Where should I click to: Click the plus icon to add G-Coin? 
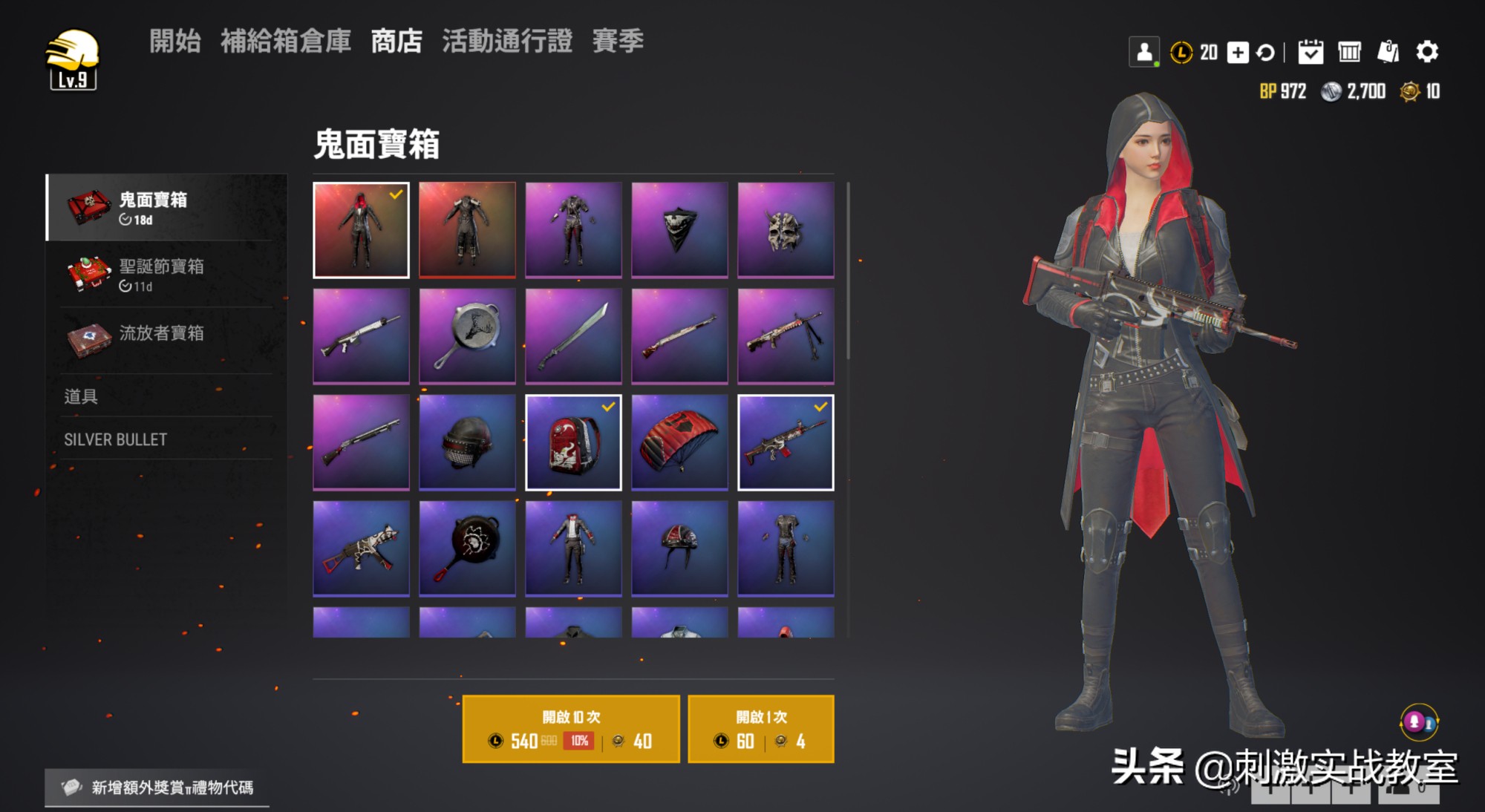[1238, 52]
